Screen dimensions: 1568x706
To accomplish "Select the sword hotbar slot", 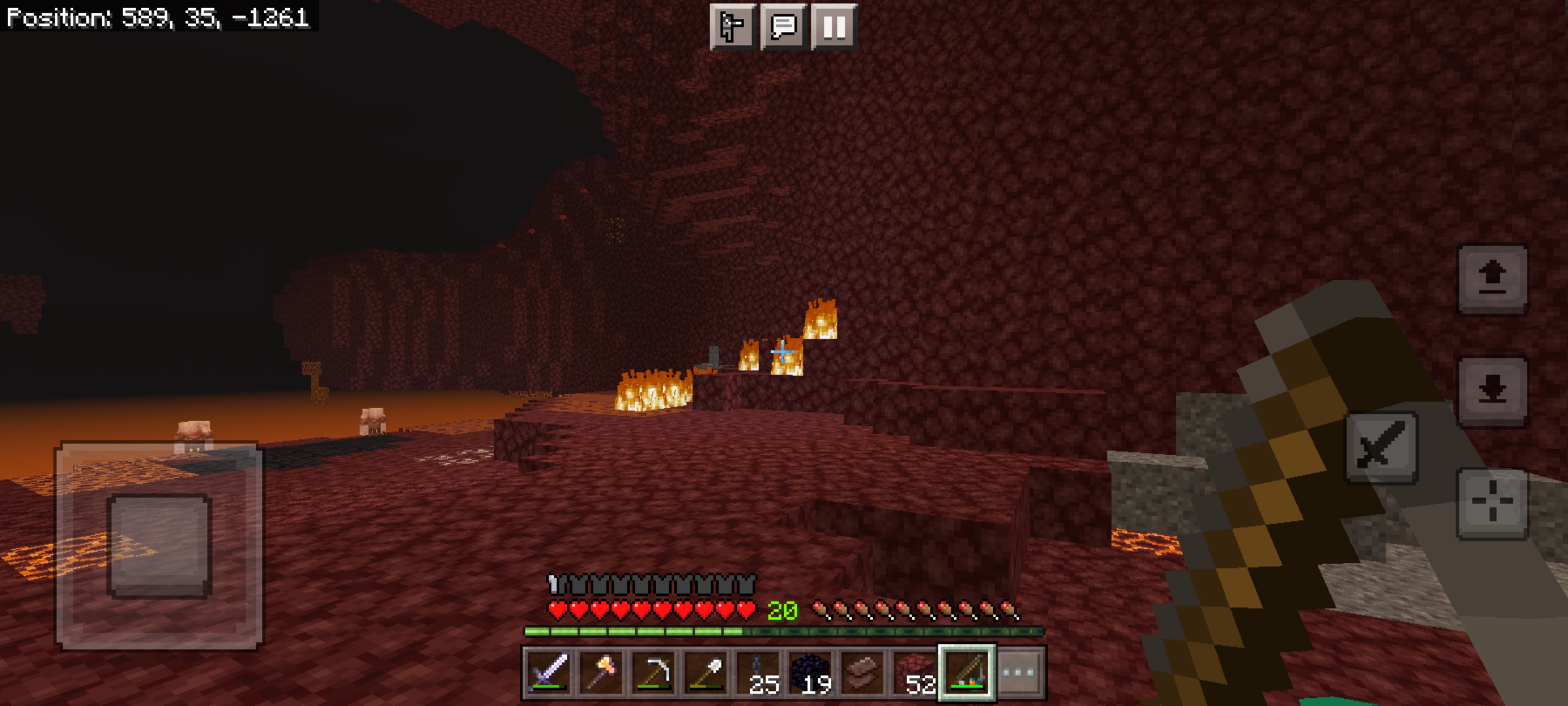I will point(549,673).
